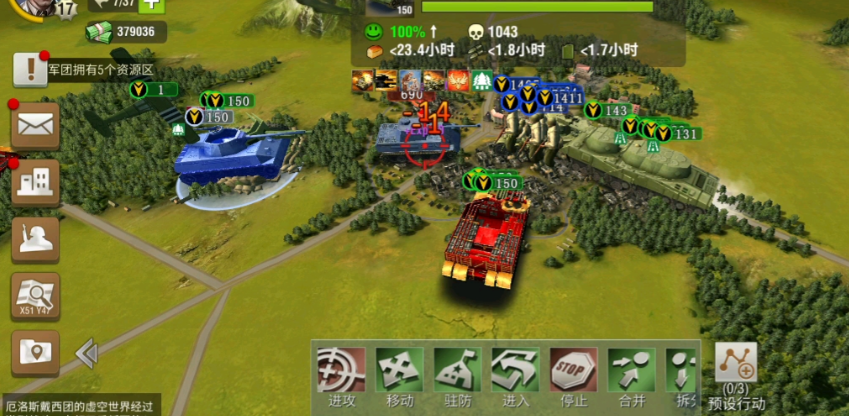The height and width of the screenshot is (416, 849).
Task: Open the exclamation alert about resource zones
Action: 30,69
